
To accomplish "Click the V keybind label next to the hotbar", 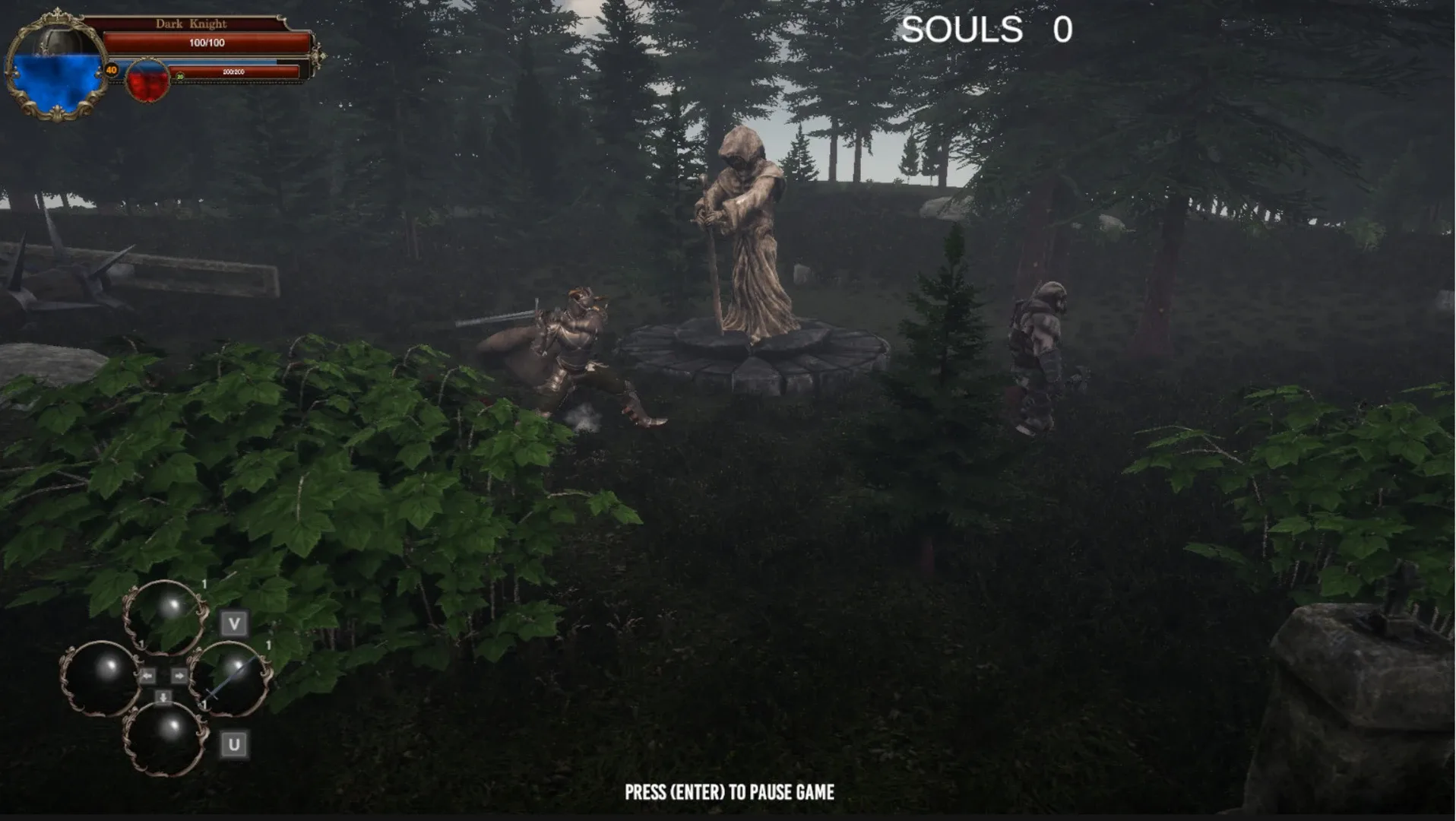I will point(235,624).
